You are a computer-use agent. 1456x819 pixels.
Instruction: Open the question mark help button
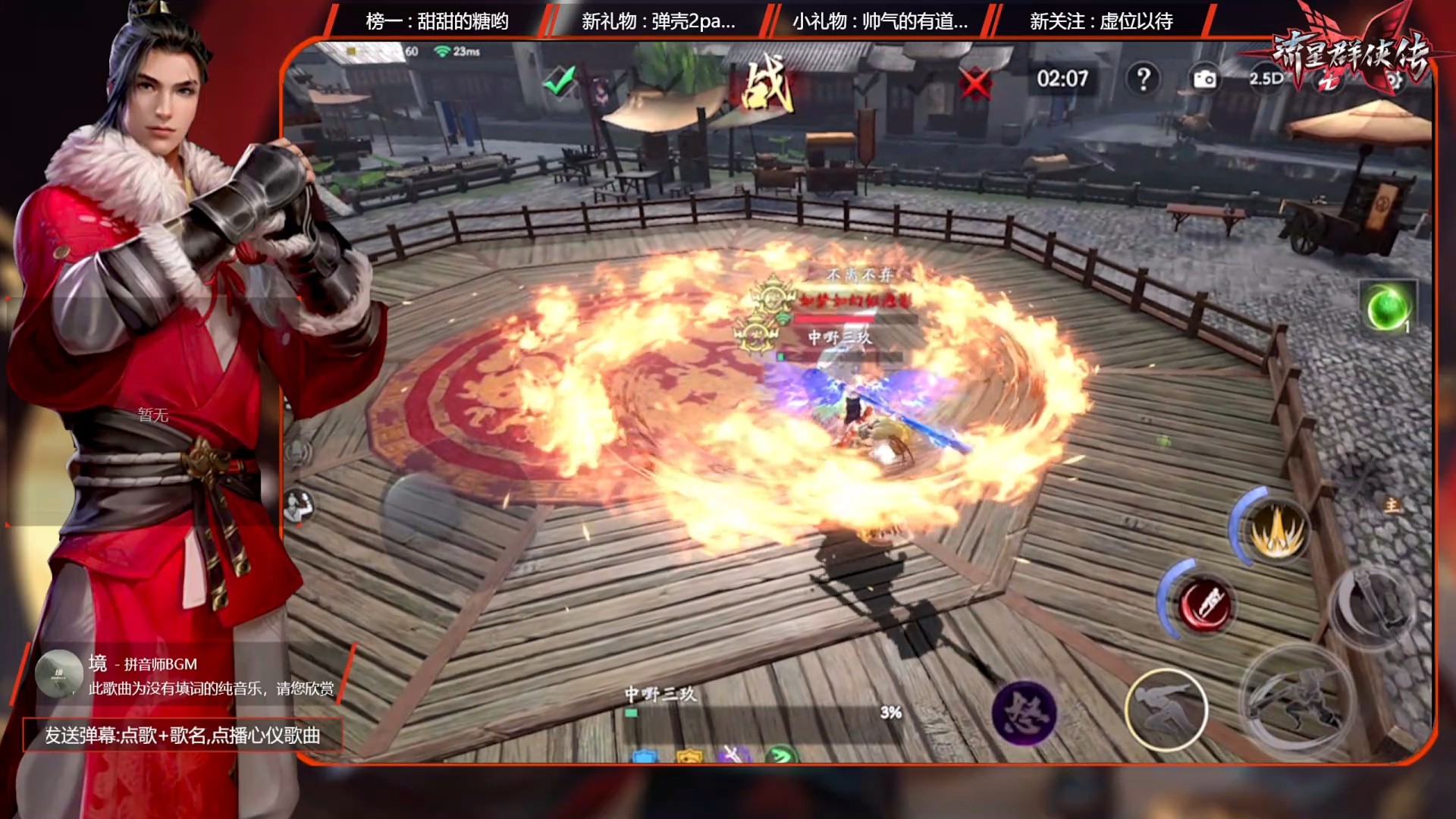point(1143,78)
